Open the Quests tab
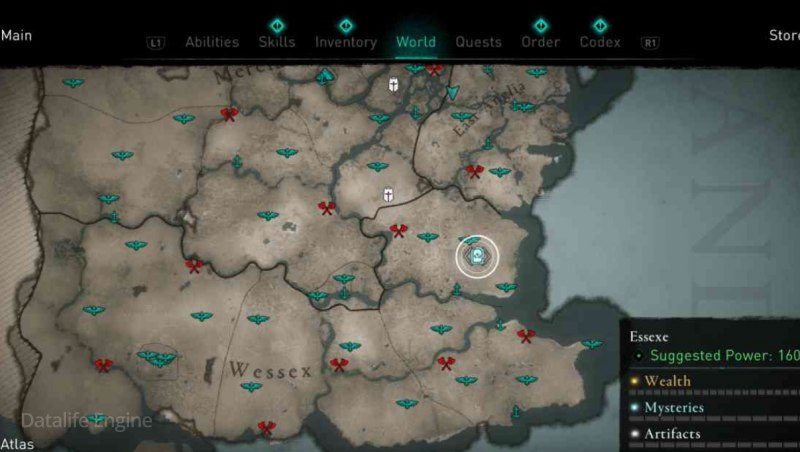Image resolution: width=800 pixels, height=452 pixels. 478,42
